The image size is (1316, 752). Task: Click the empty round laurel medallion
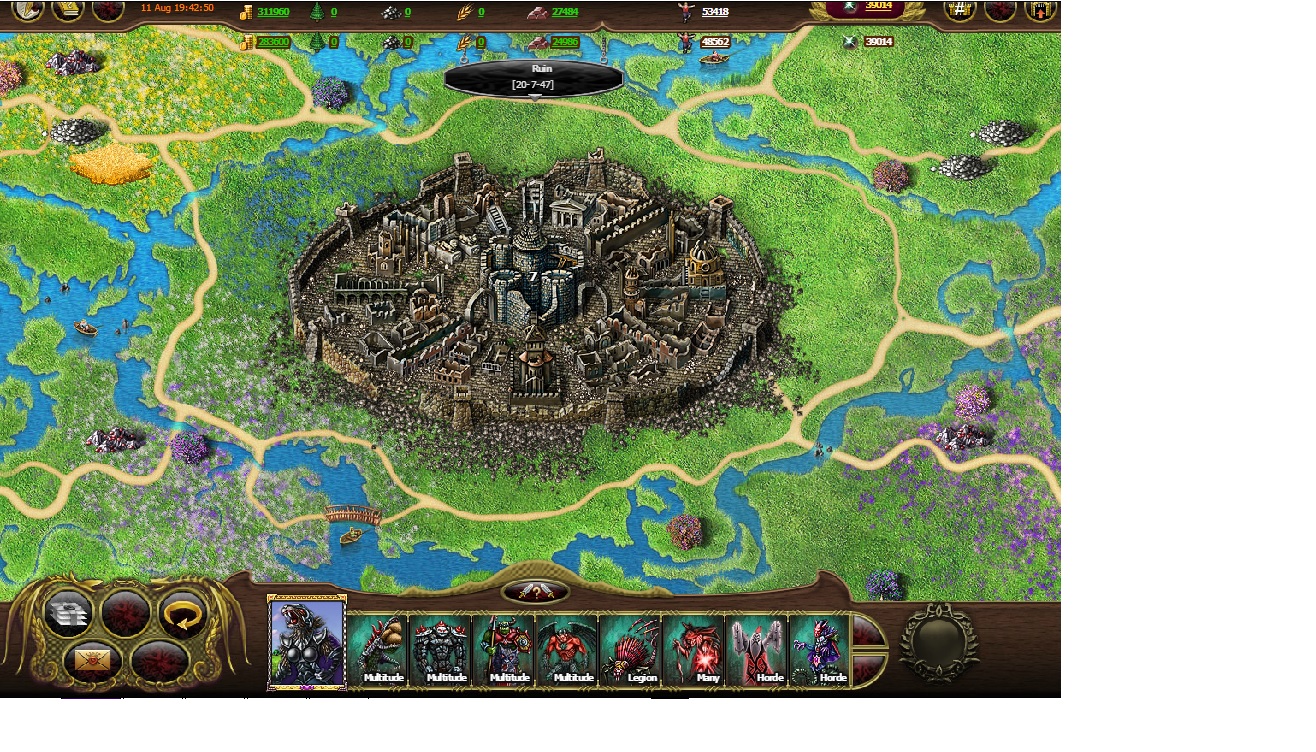(x=937, y=641)
